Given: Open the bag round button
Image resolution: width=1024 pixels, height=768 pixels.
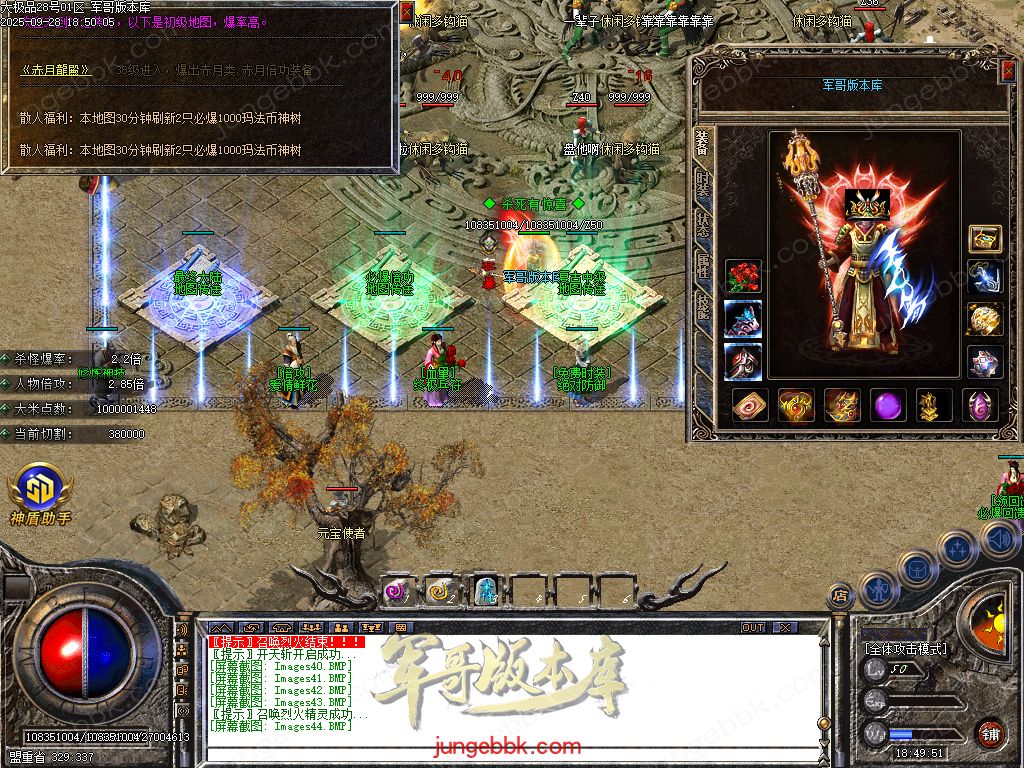Looking at the screenshot, I should [x=916, y=569].
